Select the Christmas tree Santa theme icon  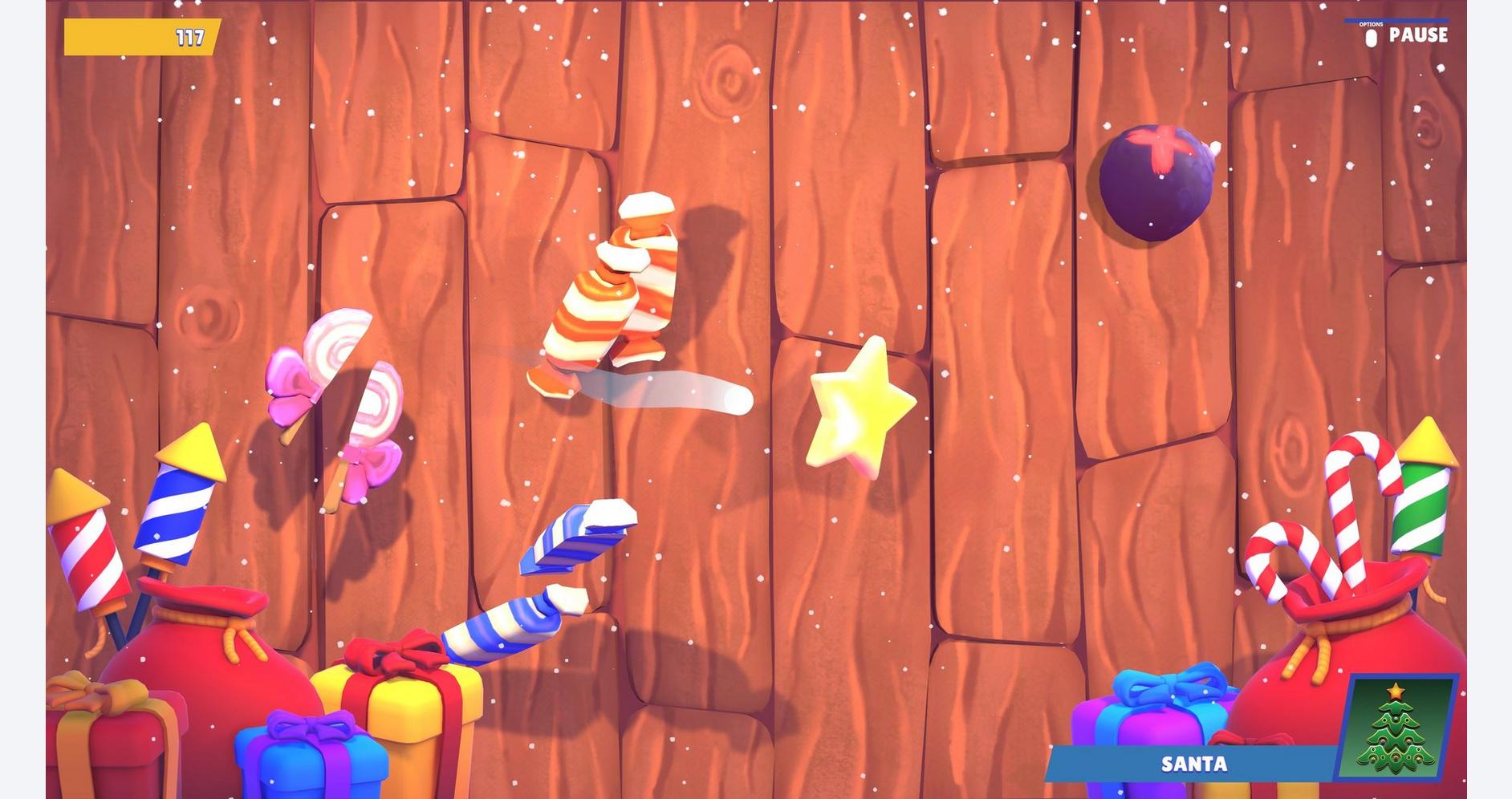coord(1396,727)
